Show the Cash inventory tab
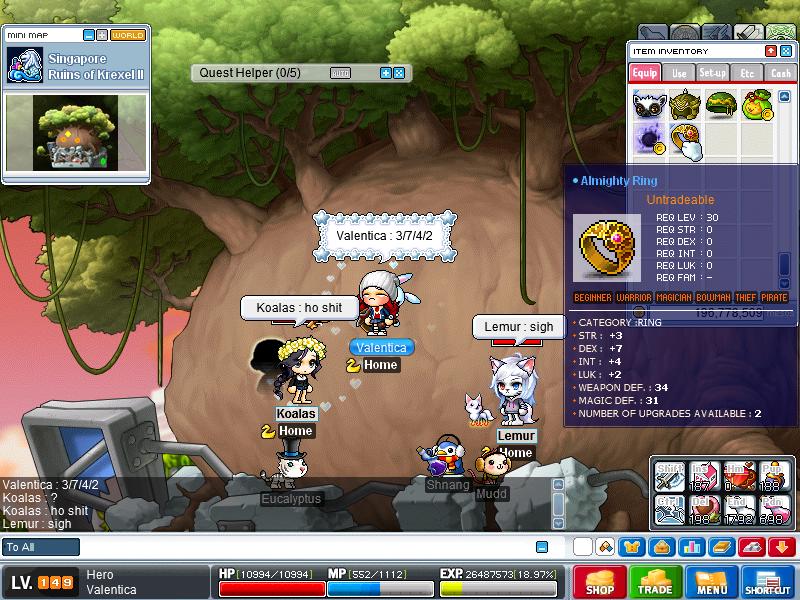 tap(779, 73)
